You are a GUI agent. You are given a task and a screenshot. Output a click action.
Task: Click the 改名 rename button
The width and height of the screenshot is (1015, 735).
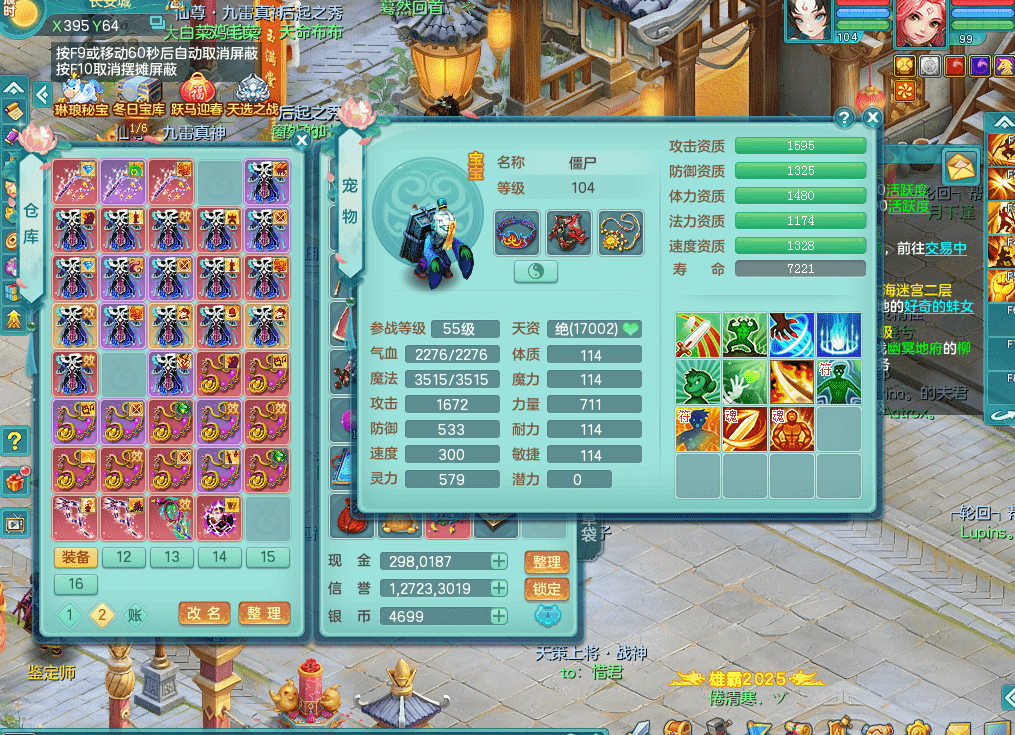point(204,613)
